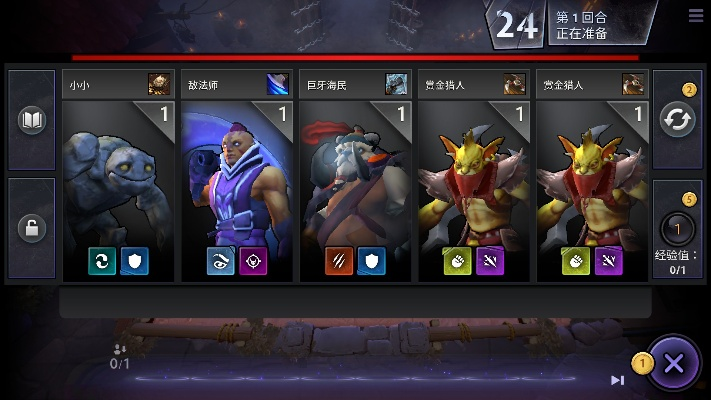Inspect the green swirl alliance icon on 小小
The image size is (711, 400).
point(103,261)
